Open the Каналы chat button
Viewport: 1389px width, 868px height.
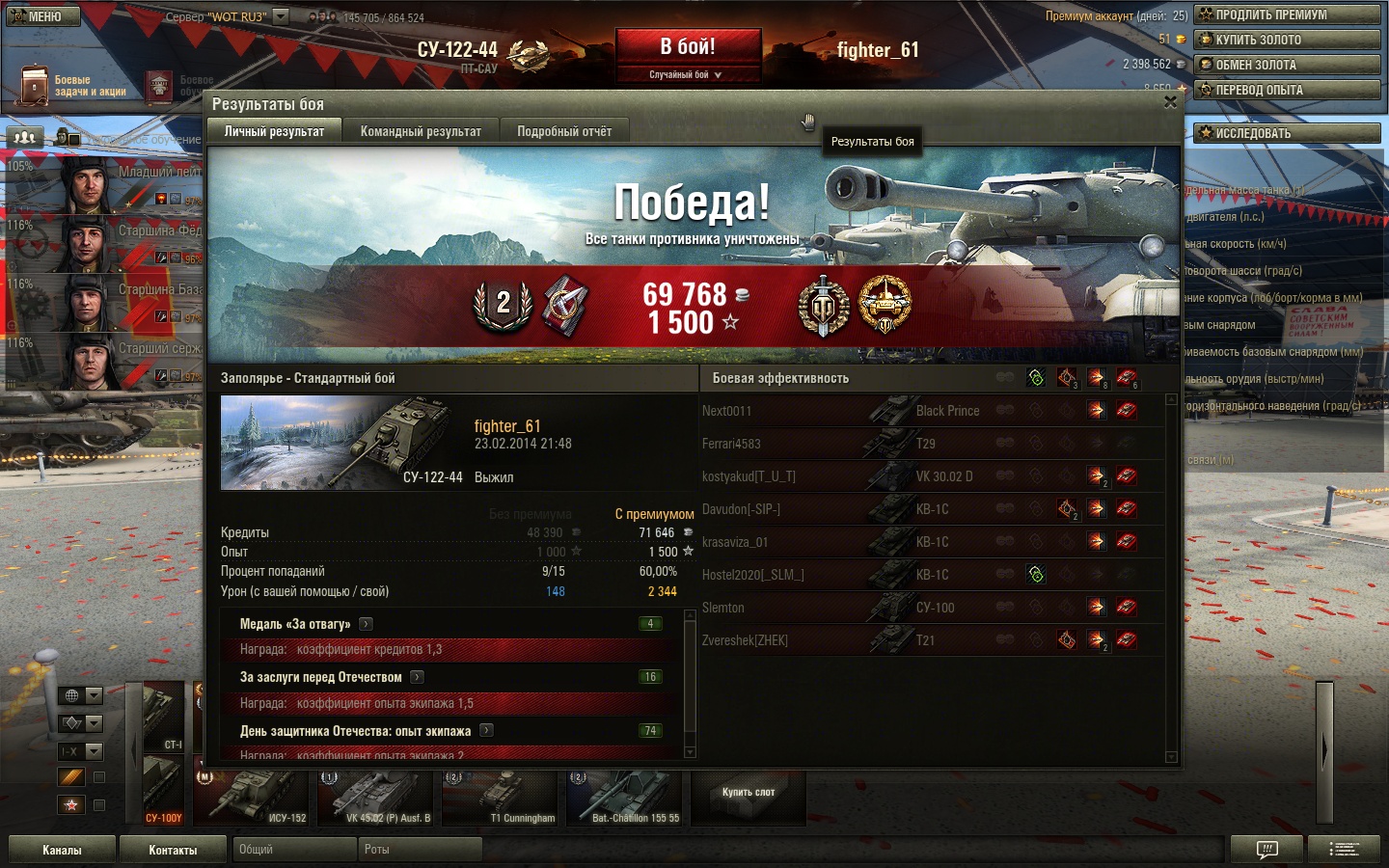click(x=62, y=850)
